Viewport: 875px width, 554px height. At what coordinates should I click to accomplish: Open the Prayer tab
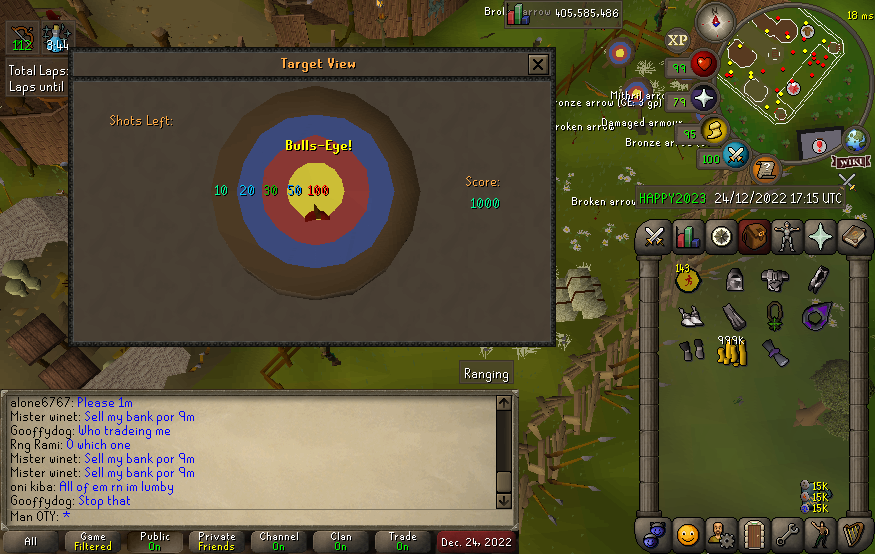tap(820, 237)
